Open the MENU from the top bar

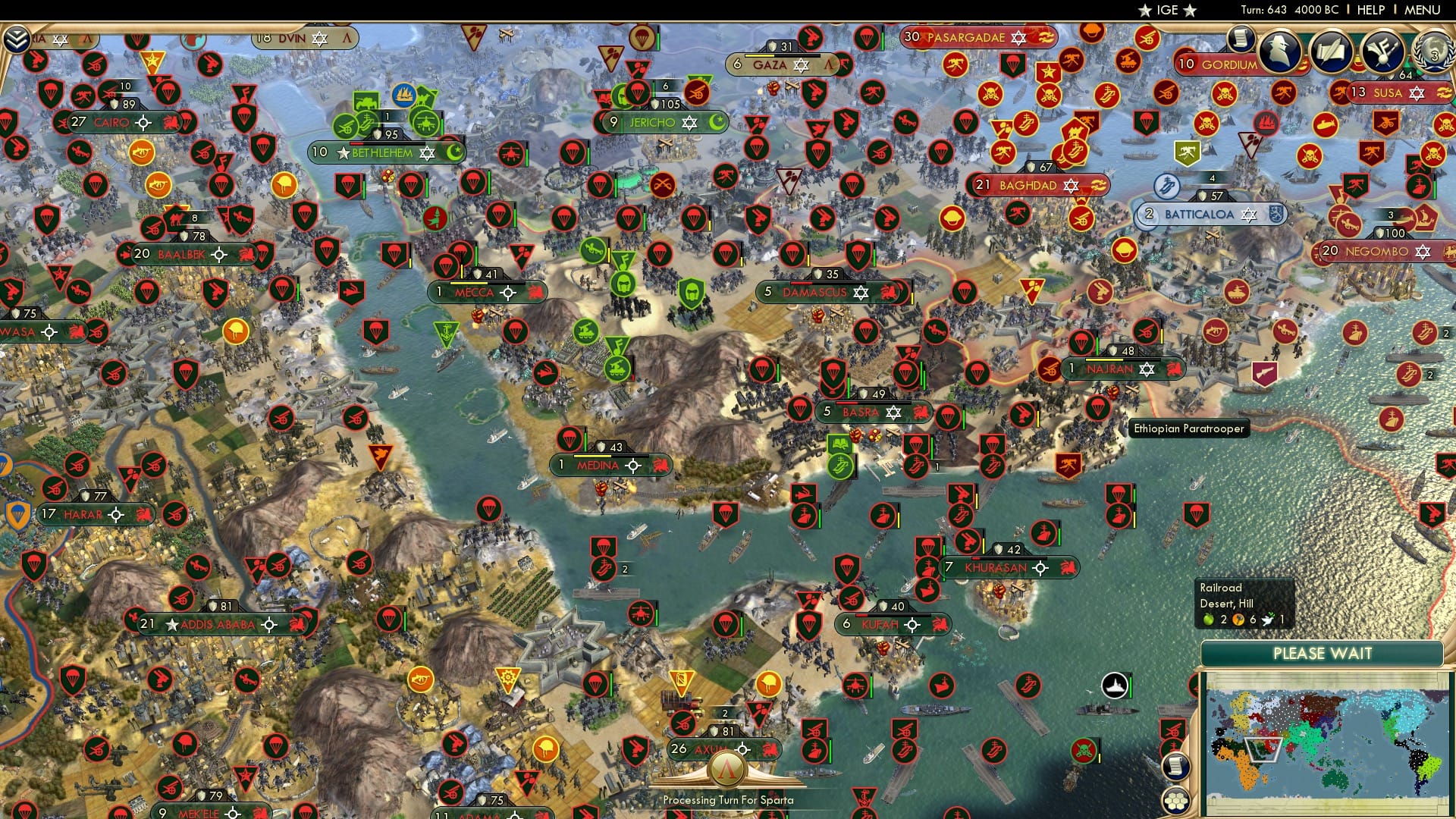coord(1422,9)
